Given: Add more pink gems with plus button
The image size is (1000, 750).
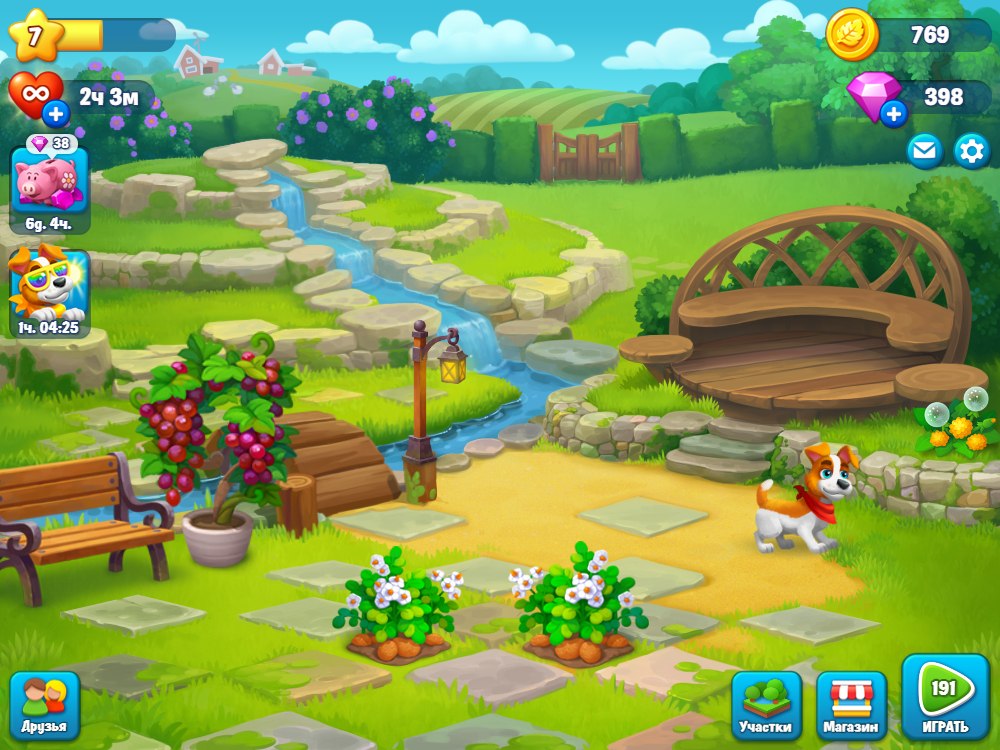Looking at the screenshot, I should click(893, 114).
